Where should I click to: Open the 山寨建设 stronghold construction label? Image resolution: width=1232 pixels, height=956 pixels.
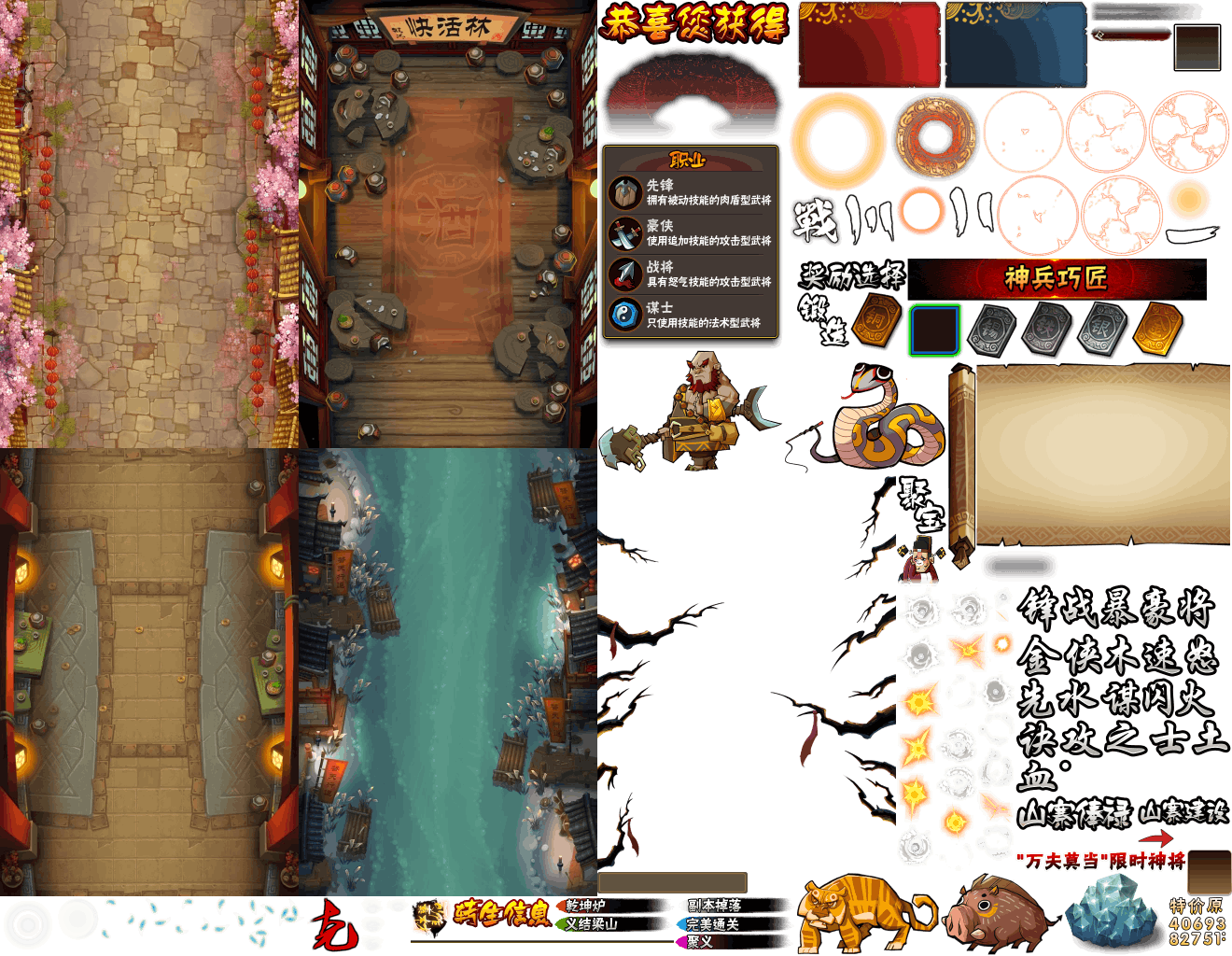coord(1183,812)
